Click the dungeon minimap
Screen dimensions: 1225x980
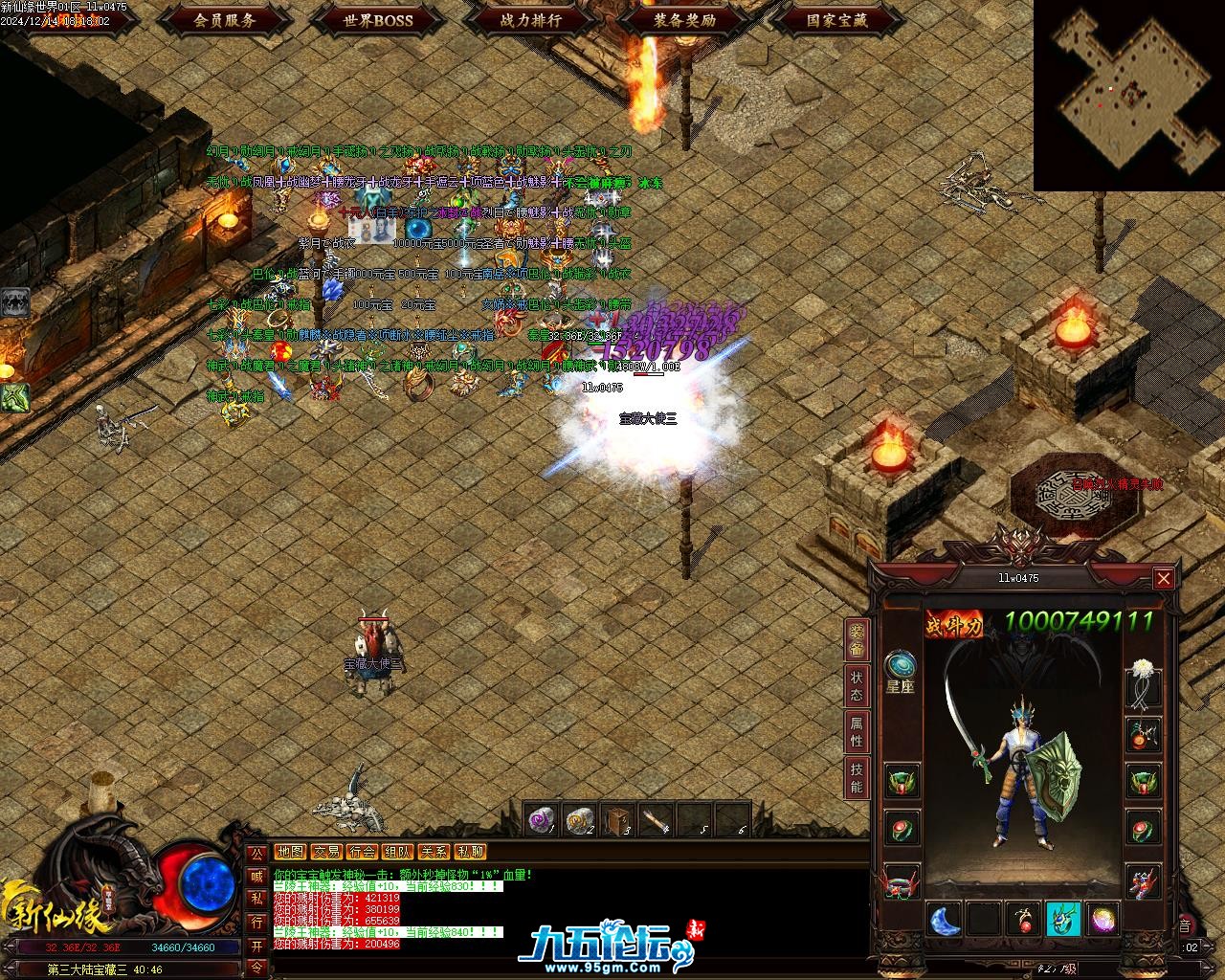(1128, 94)
